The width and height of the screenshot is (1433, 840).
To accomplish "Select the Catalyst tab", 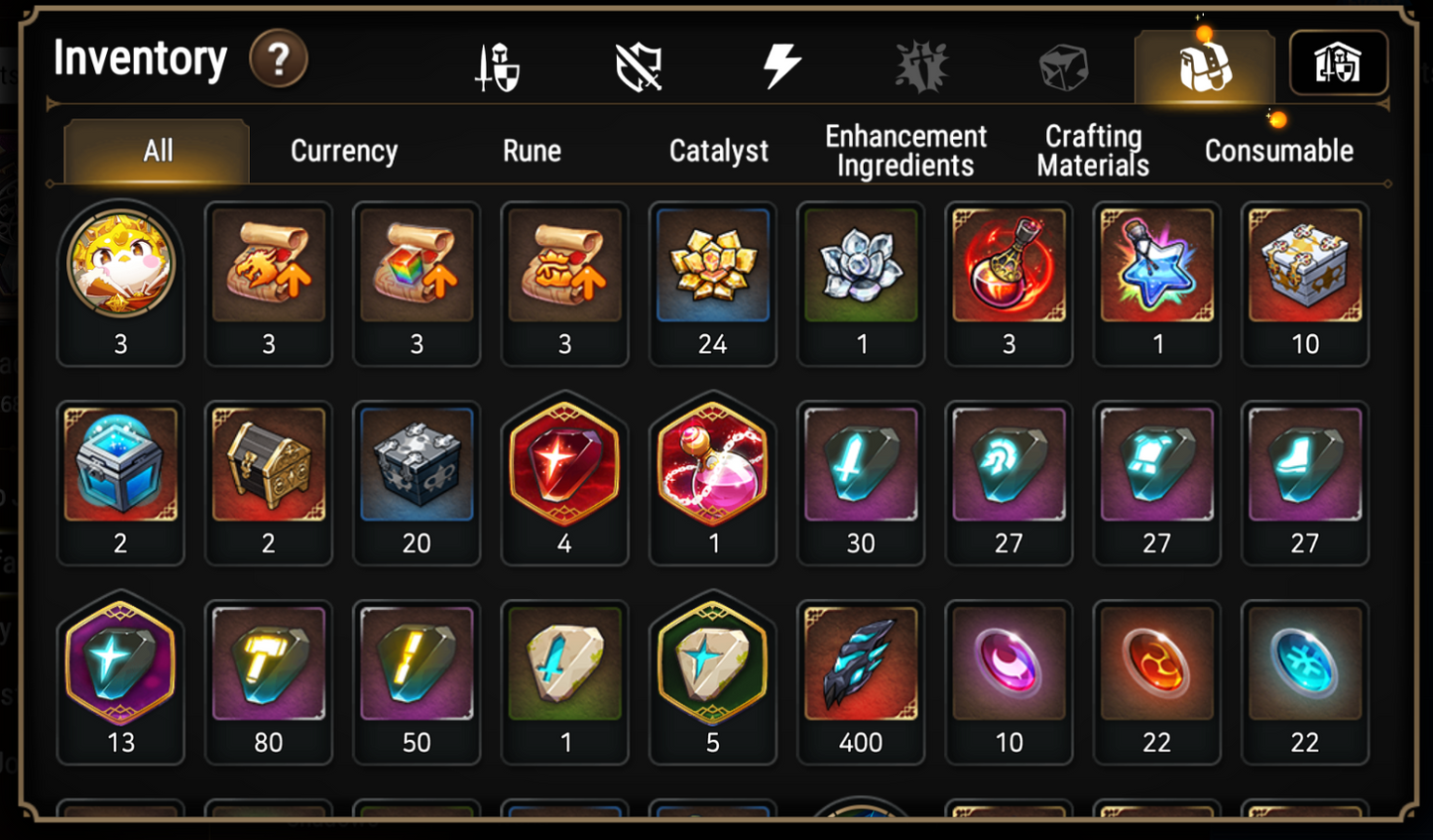I will pos(718,151).
